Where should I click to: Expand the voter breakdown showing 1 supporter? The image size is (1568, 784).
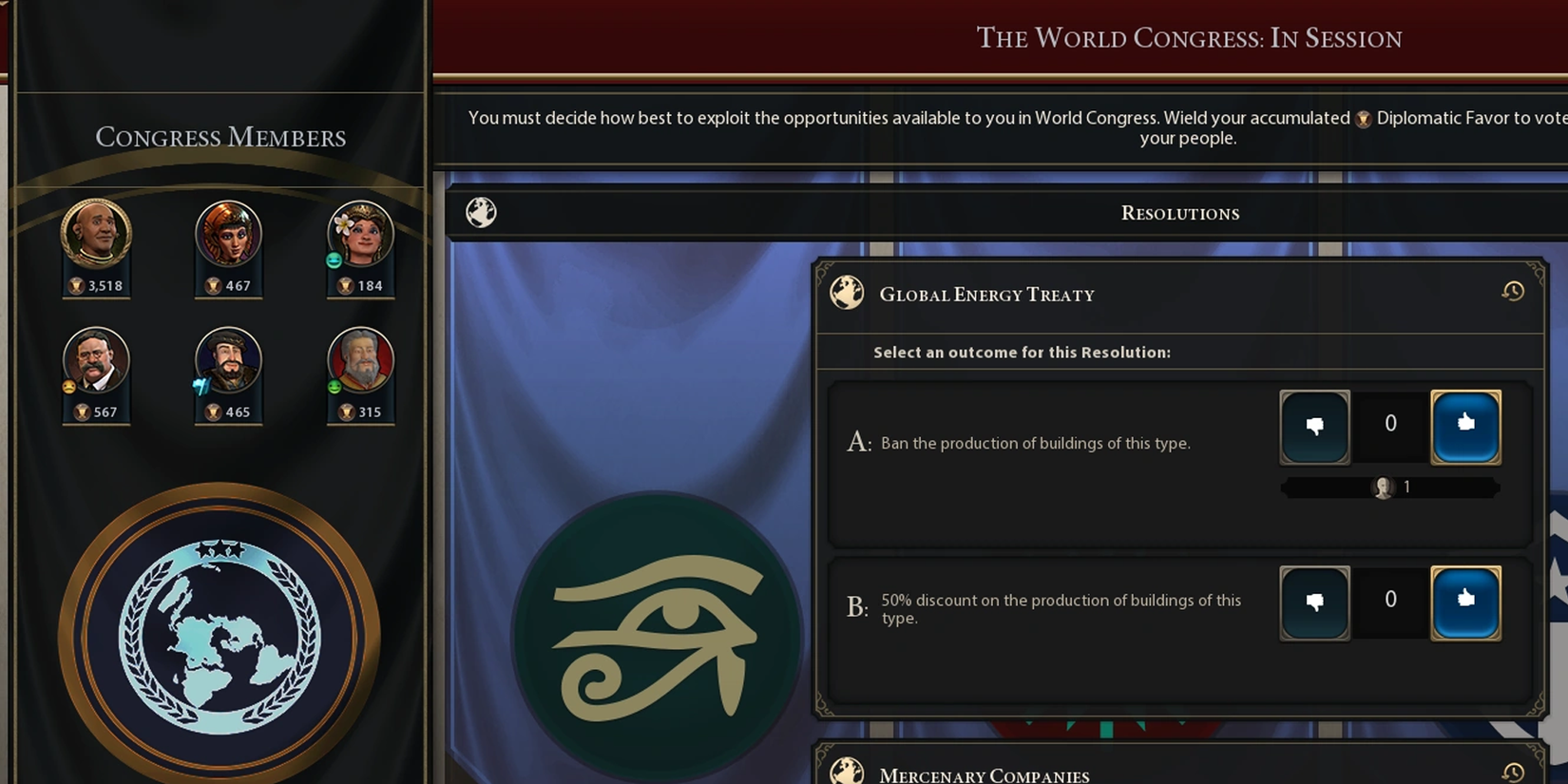(1389, 487)
